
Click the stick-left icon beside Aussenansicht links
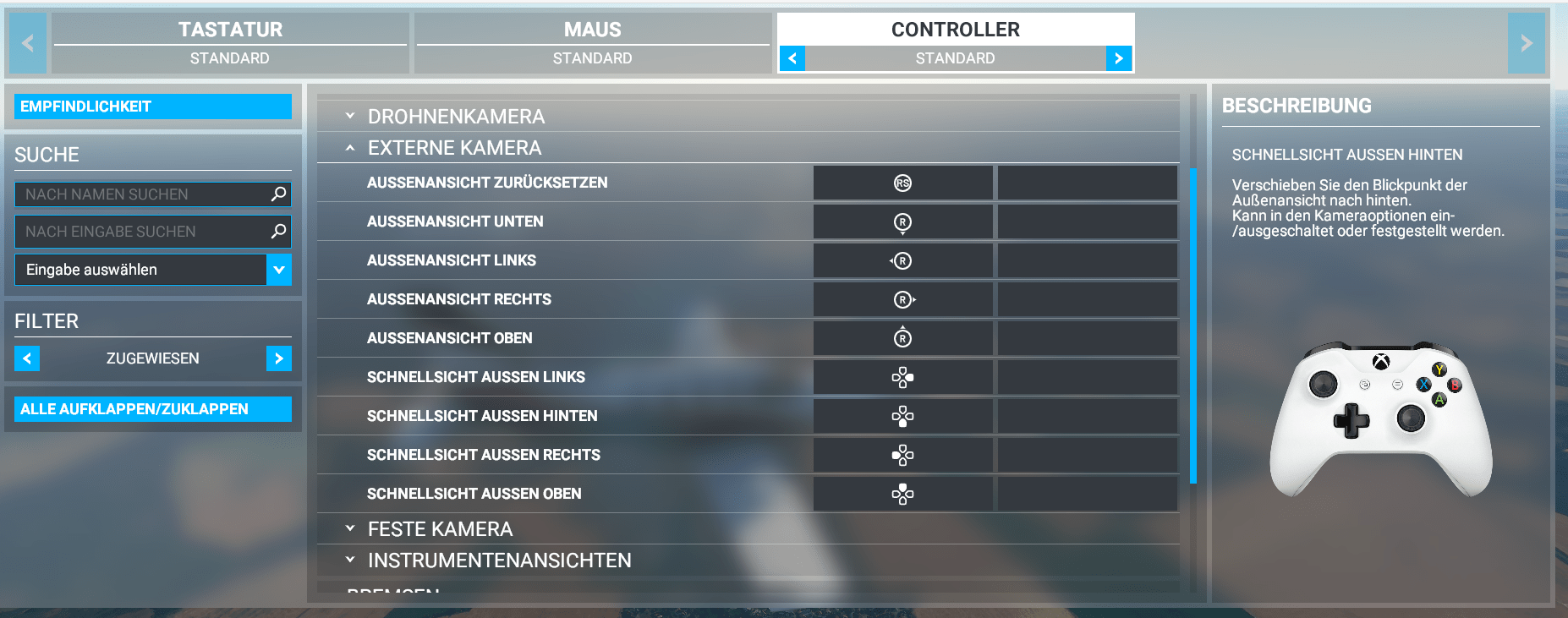tap(902, 260)
